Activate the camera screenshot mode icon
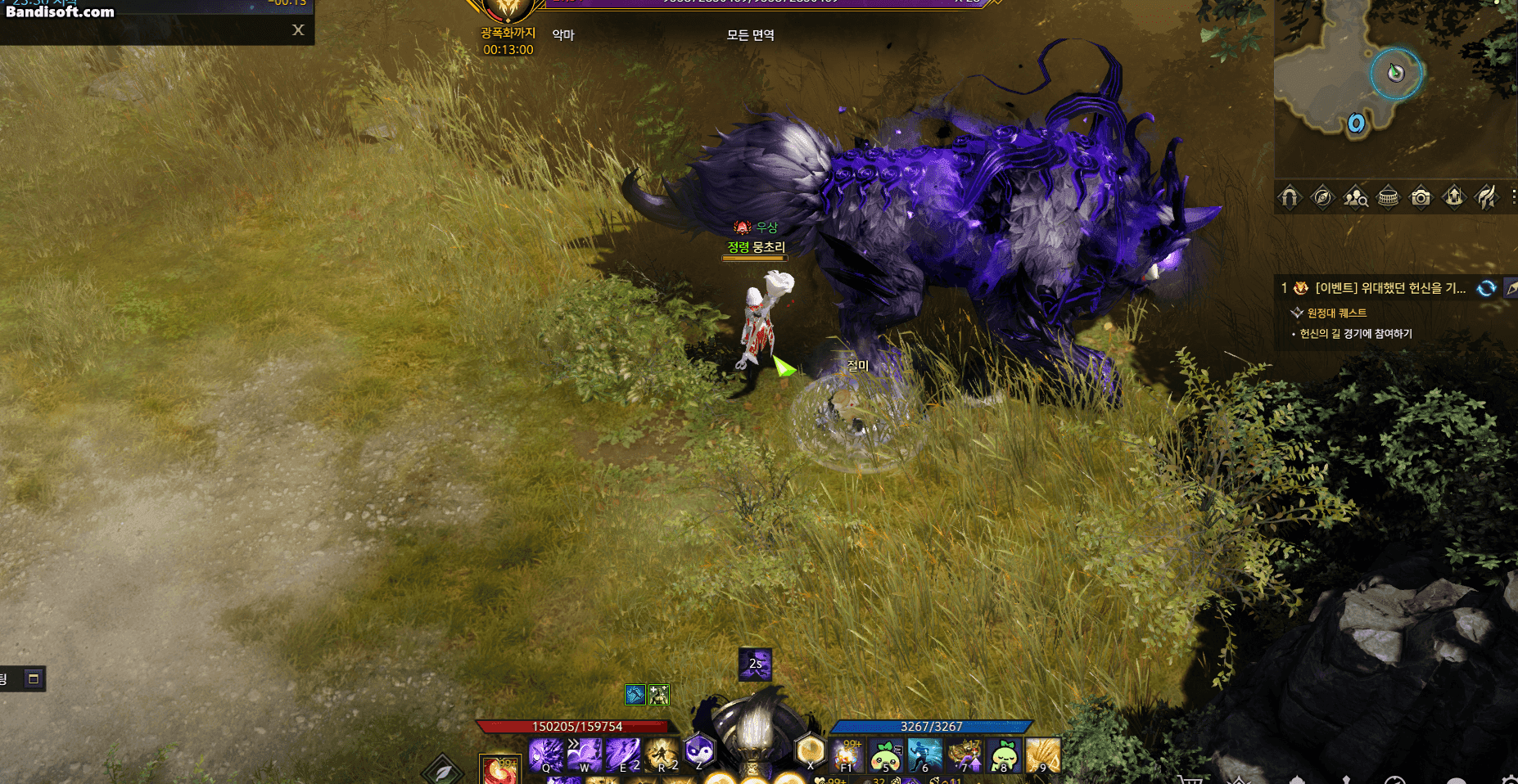 pyautogui.click(x=1421, y=197)
